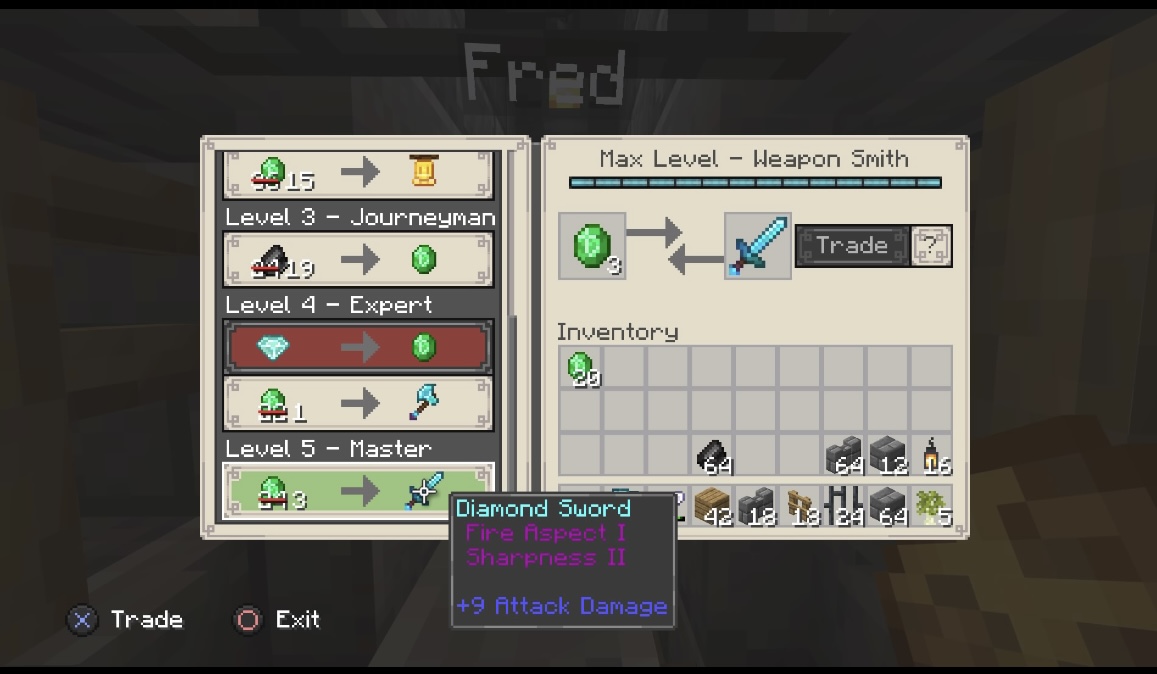1157x674 pixels.
Task: Pick the diamond axe Expert trade
Action: click(358, 404)
